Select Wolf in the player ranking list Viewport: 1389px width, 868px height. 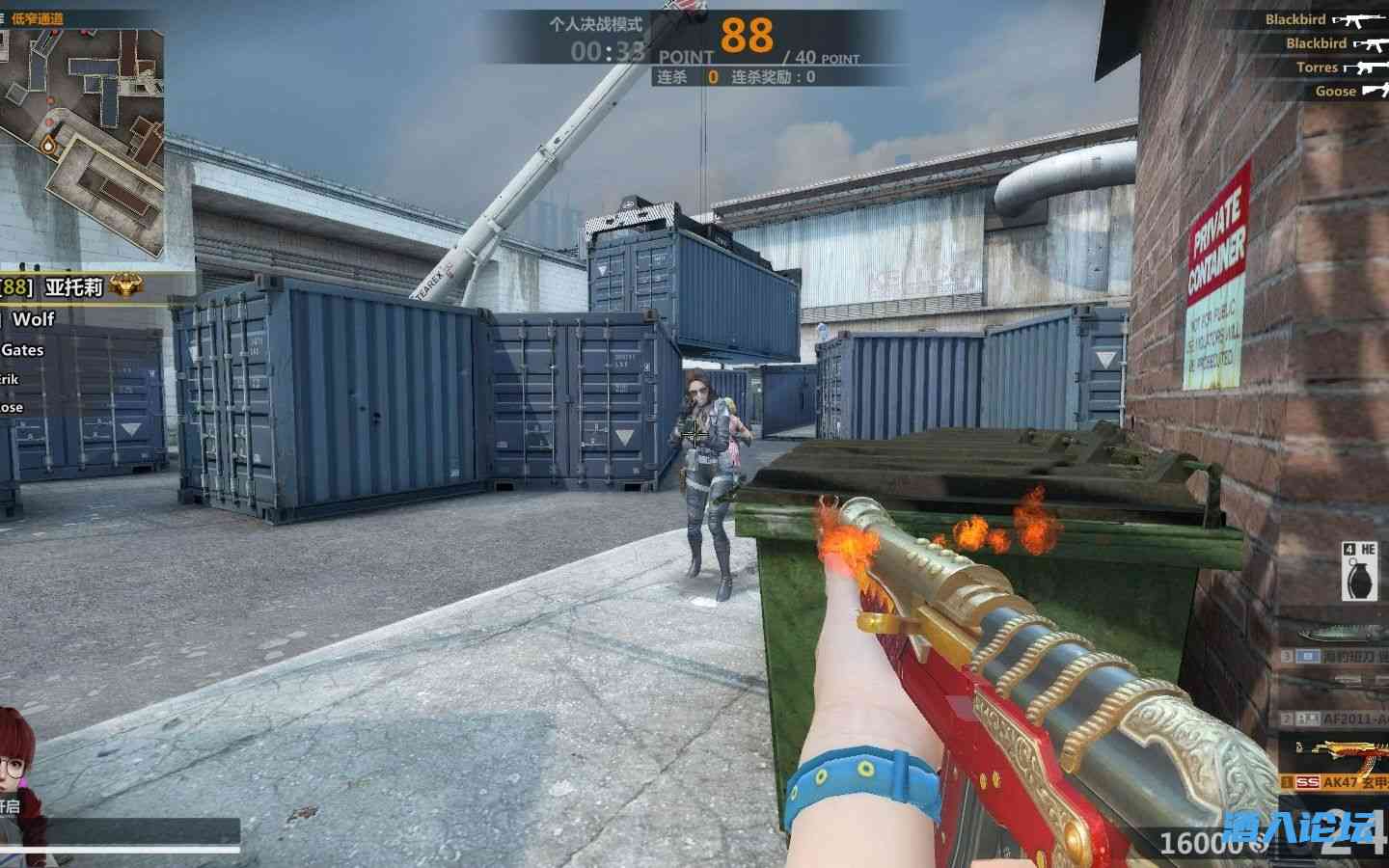point(34,318)
